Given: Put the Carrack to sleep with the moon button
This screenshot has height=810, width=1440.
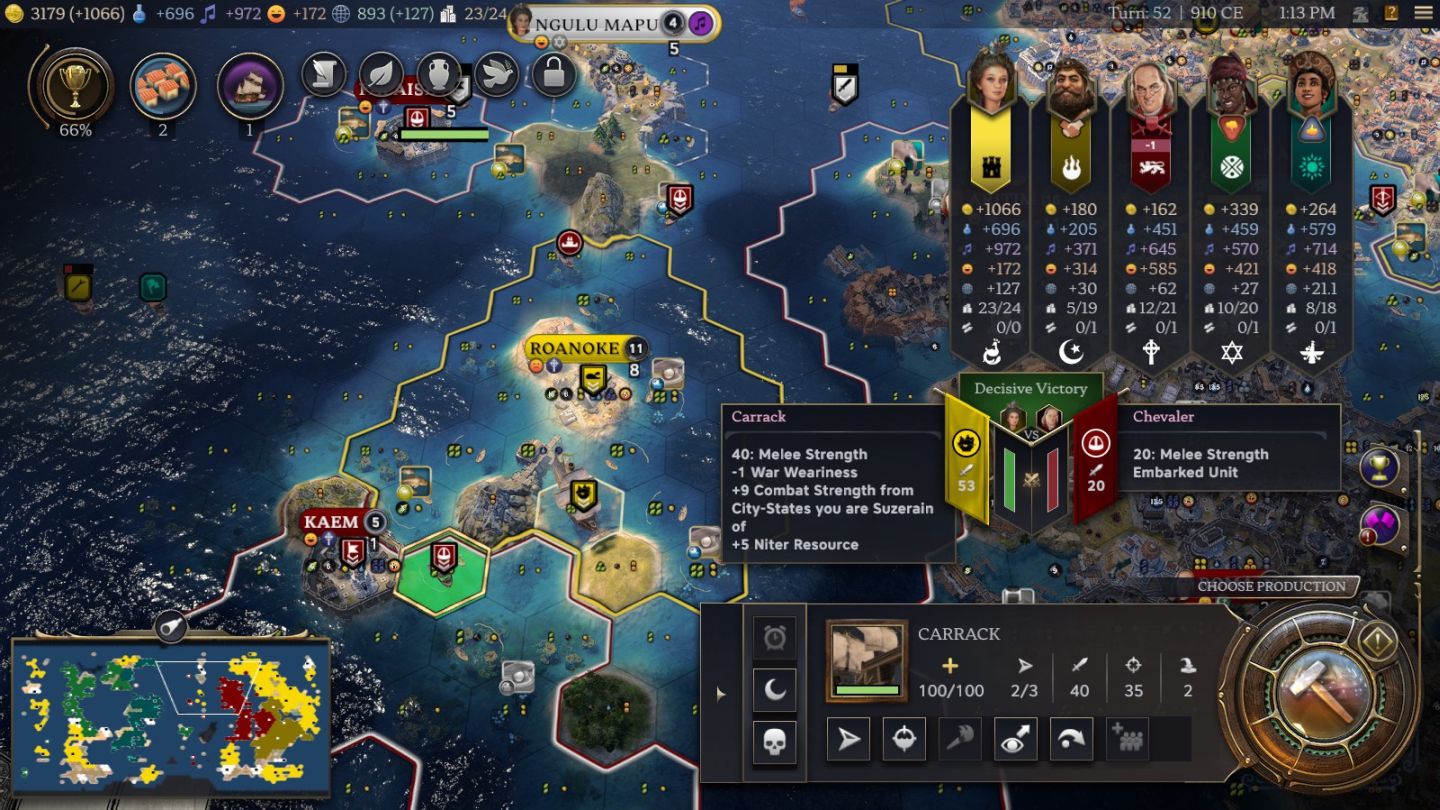Looking at the screenshot, I should click(x=775, y=689).
